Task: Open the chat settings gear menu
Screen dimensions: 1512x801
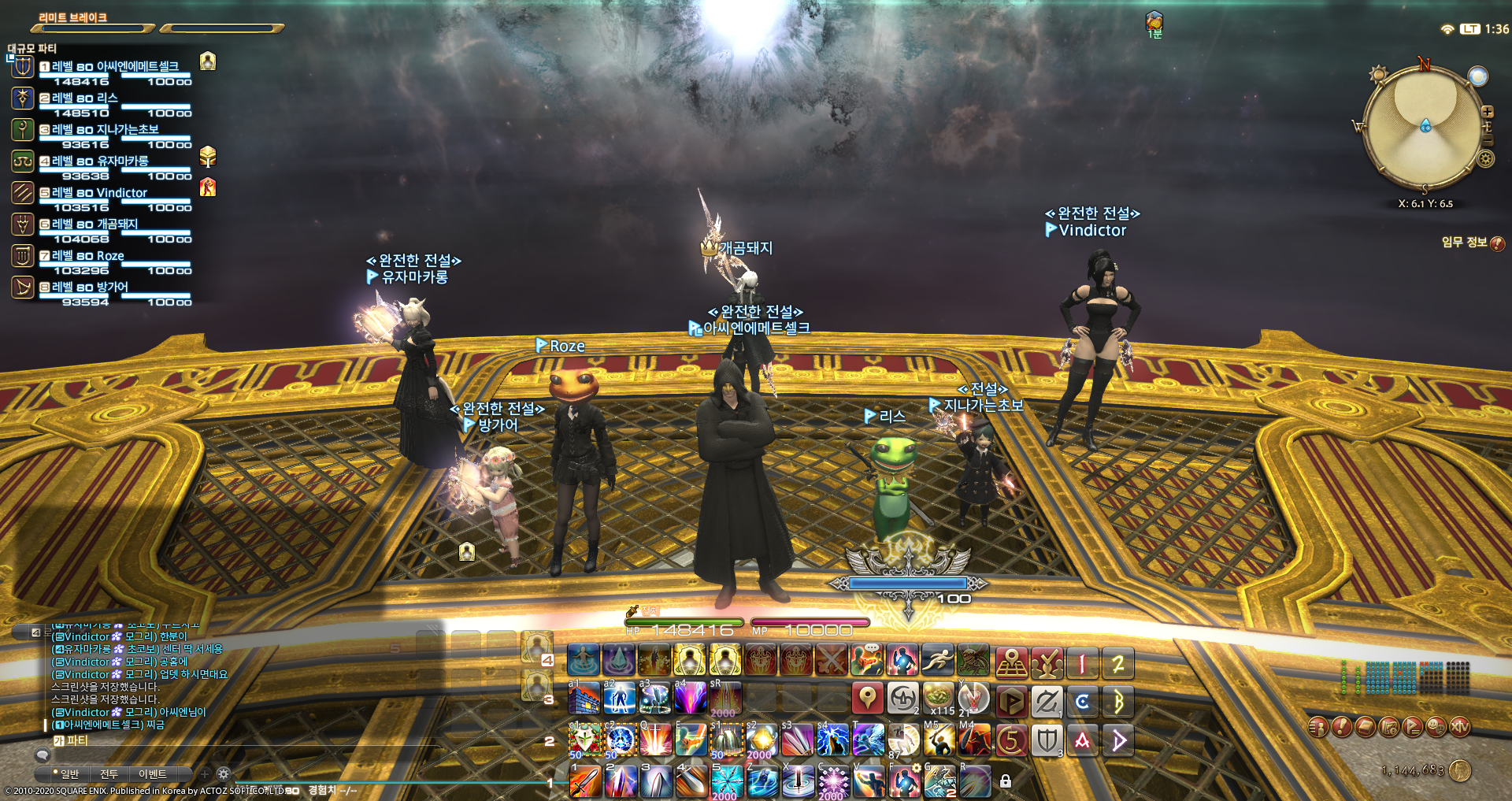Action: (x=224, y=774)
